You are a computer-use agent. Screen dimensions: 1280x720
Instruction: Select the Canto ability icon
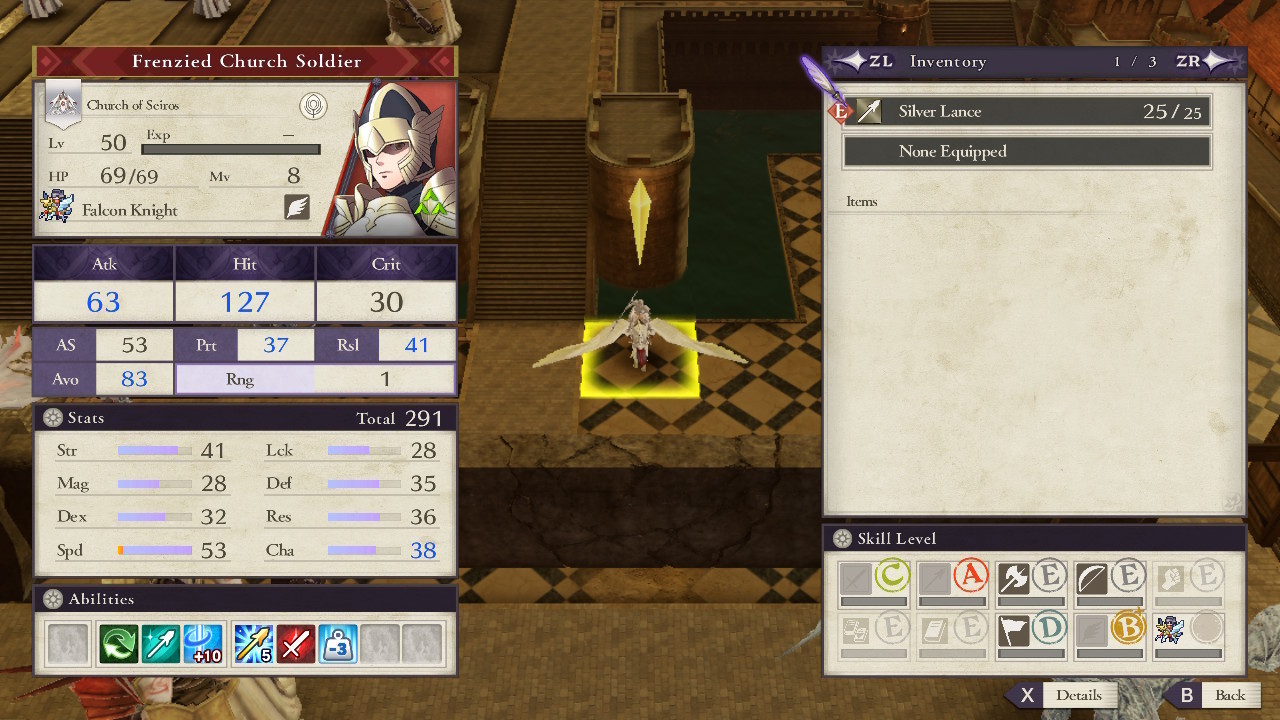coord(117,642)
